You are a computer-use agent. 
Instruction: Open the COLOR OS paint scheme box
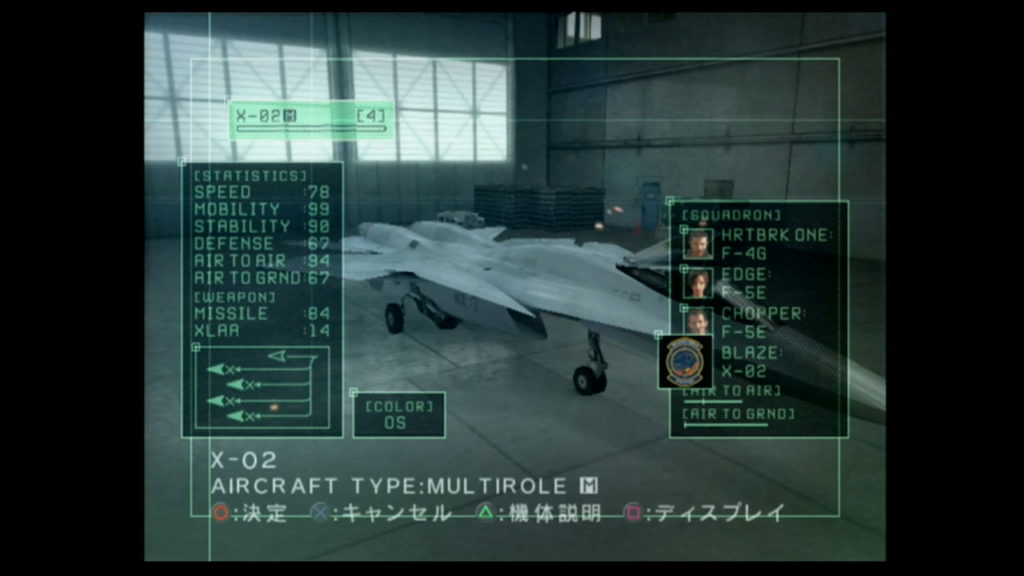coord(399,414)
